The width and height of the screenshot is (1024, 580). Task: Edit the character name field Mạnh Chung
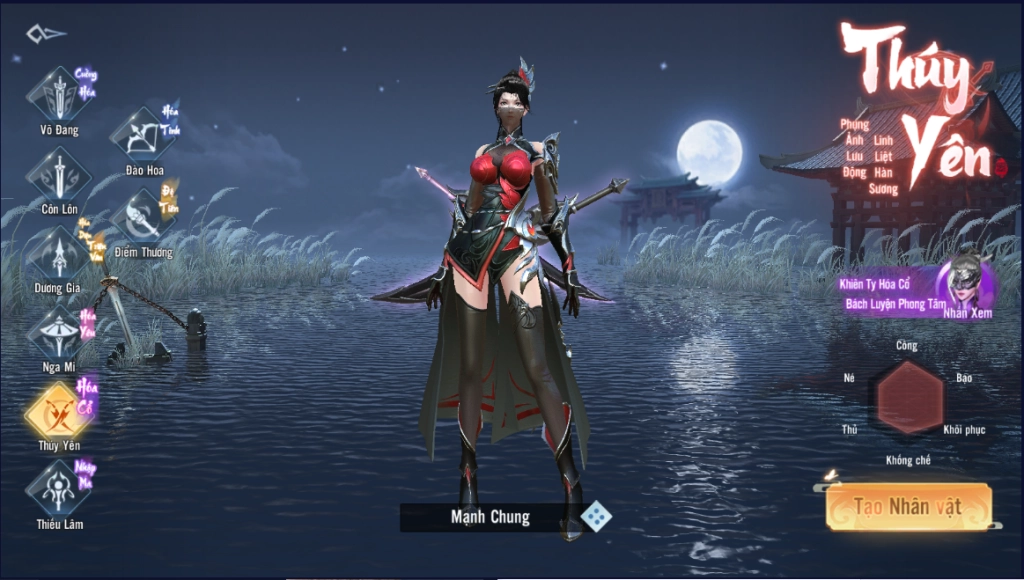tap(489, 517)
